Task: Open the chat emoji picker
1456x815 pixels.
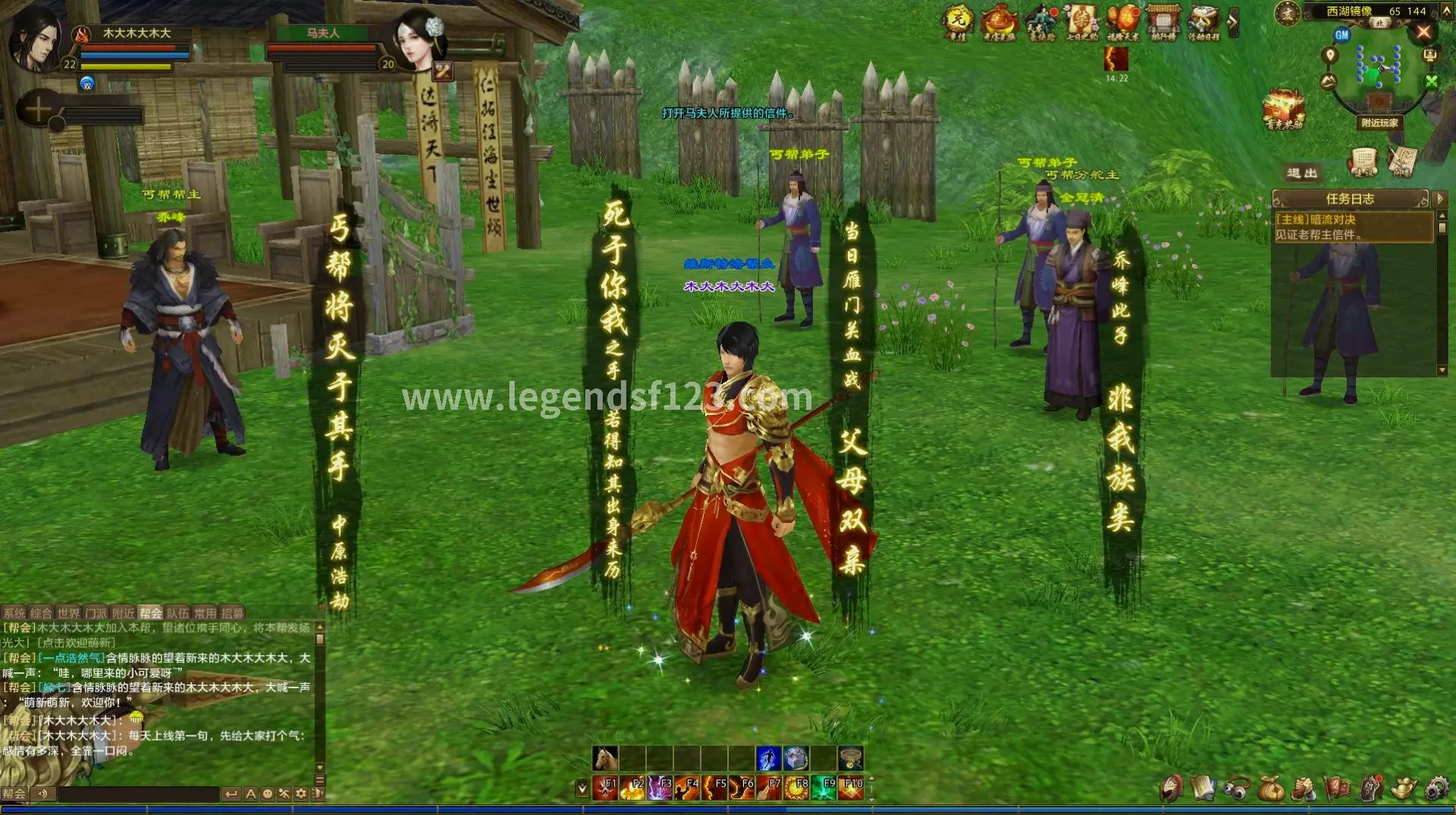Action: [x=267, y=794]
